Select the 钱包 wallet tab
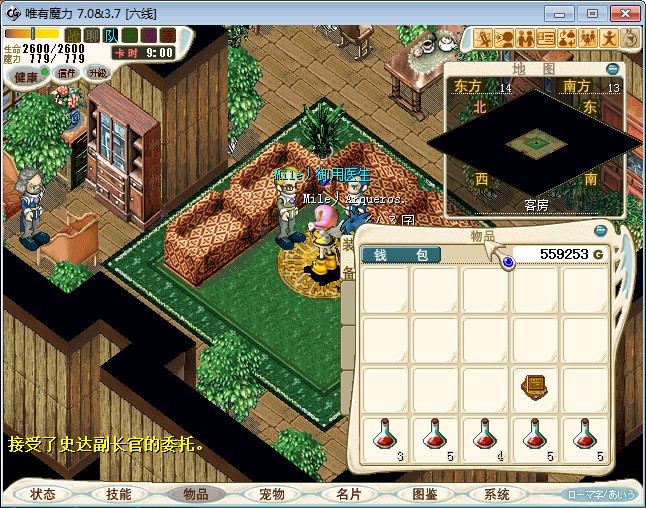Screen dimensions: 646x508 pos(401,255)
